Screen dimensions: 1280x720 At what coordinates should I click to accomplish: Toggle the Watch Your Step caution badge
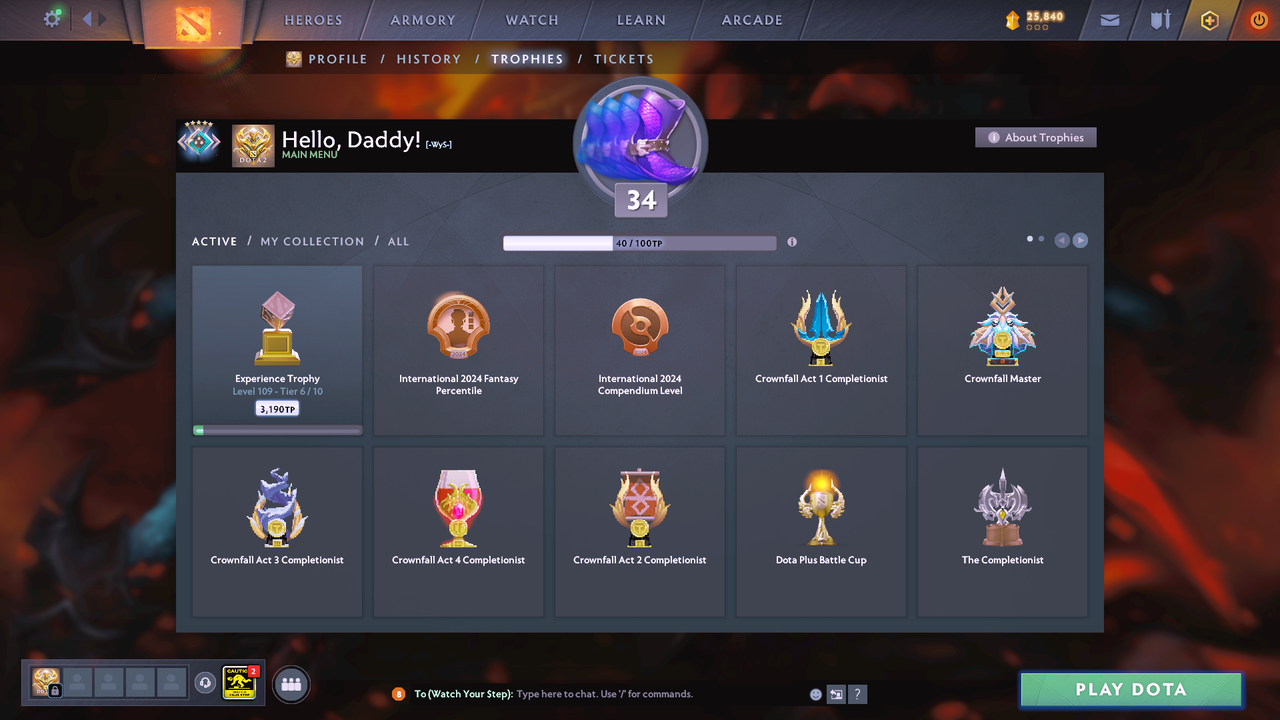(x=238, y=684)
